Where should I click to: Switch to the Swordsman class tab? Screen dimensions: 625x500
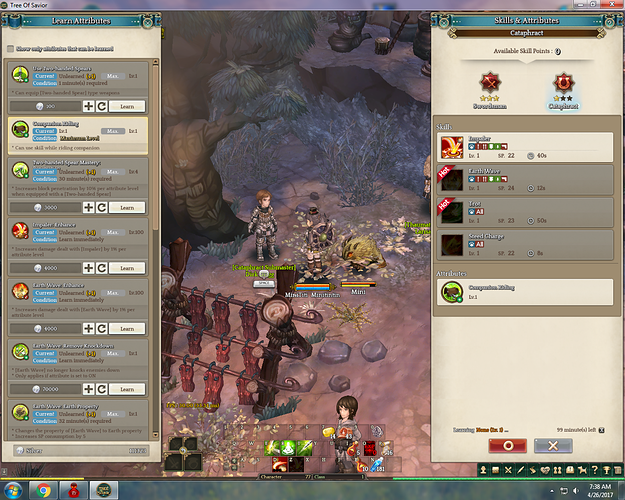(490, 85)
